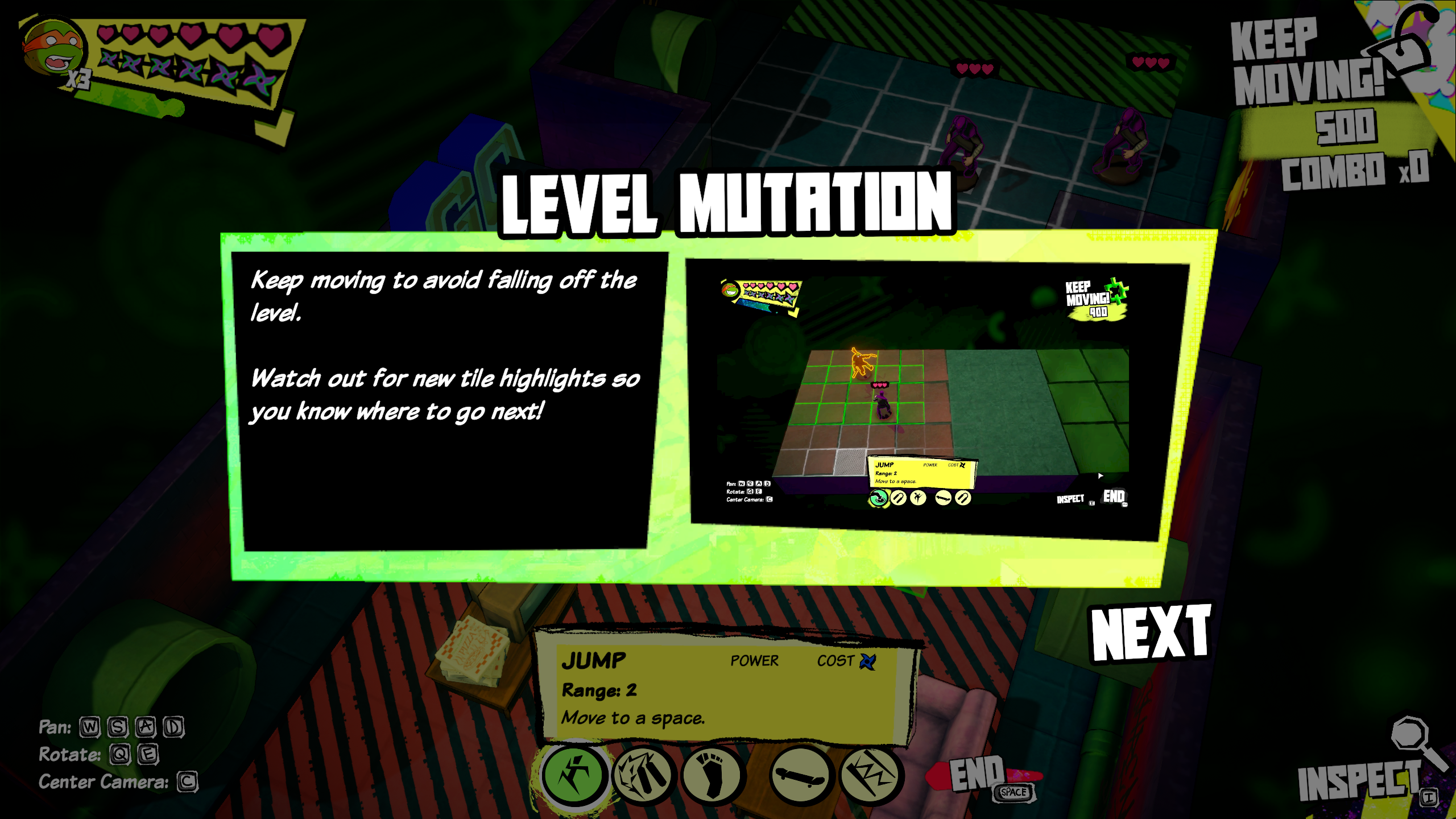Select the Jump ability icon
Viewport: 1456px width, 819px height.
click(574, 776)
